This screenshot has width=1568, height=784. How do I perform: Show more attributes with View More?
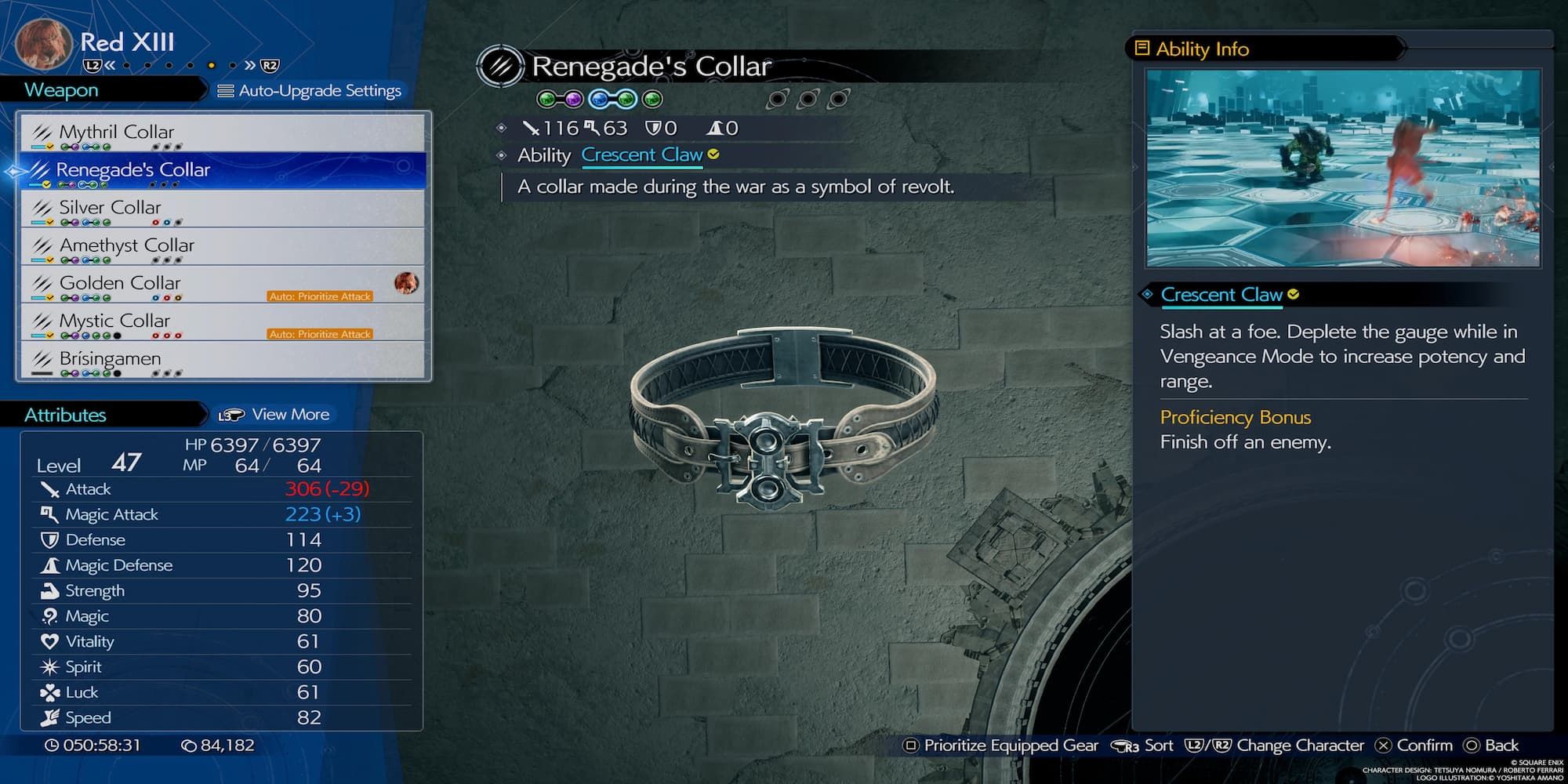275,415
